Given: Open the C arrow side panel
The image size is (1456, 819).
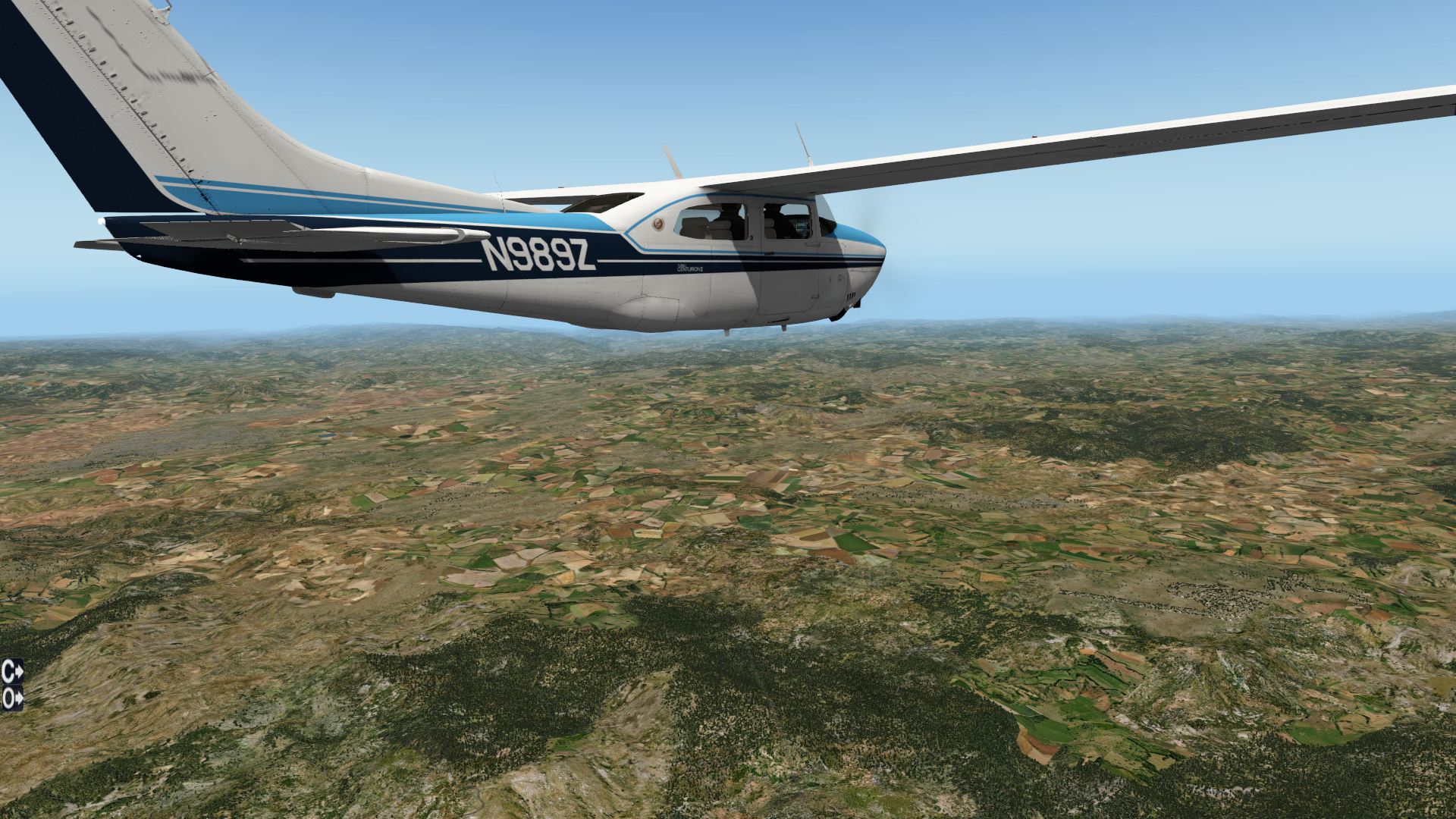Looking at the screenshot, I should tap(12, 671).
